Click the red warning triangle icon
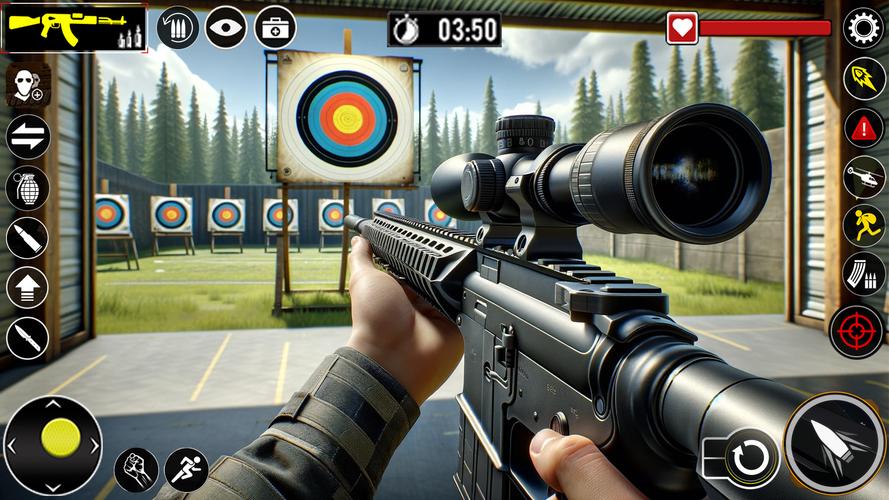Screen dimensions: 889x500 863,128
